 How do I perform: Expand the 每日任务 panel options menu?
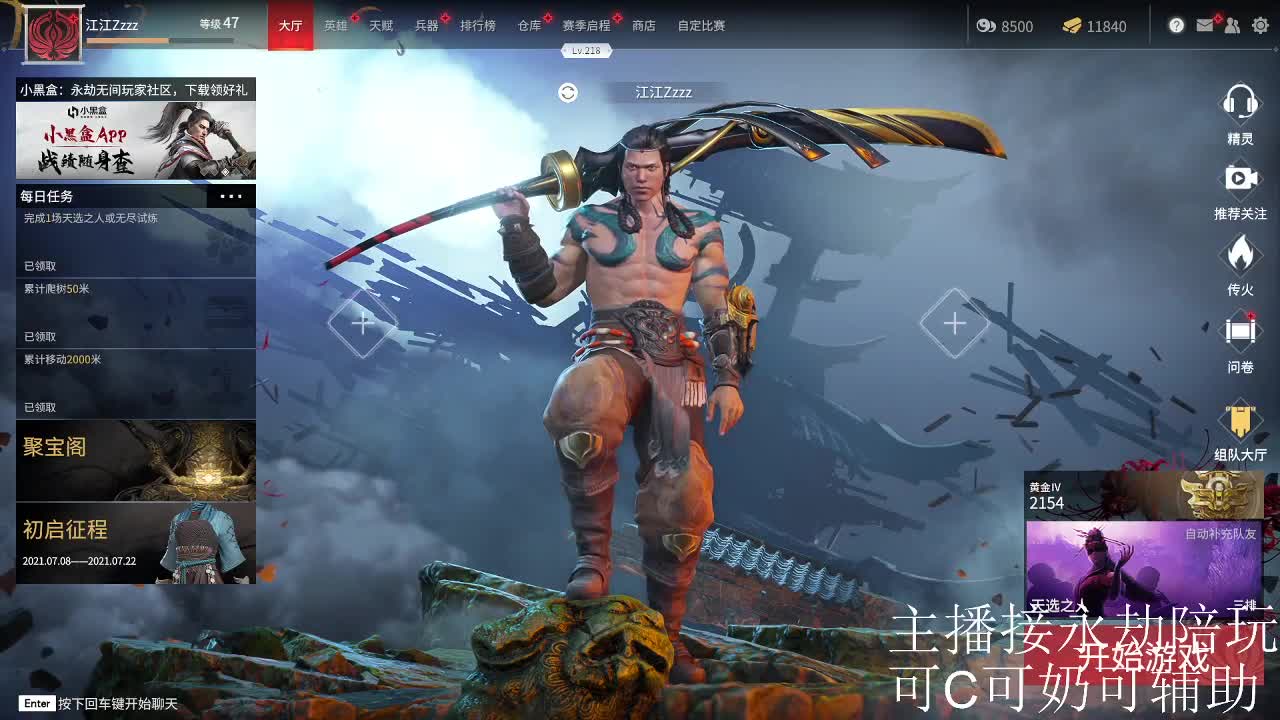click(x=230, y=196)
